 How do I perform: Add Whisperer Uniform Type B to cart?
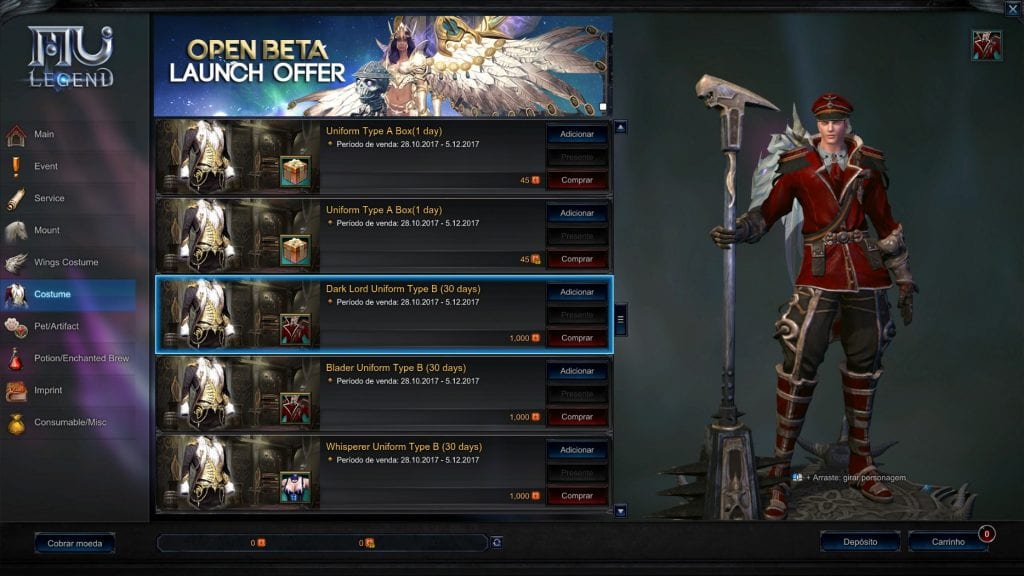pos(577,450)
